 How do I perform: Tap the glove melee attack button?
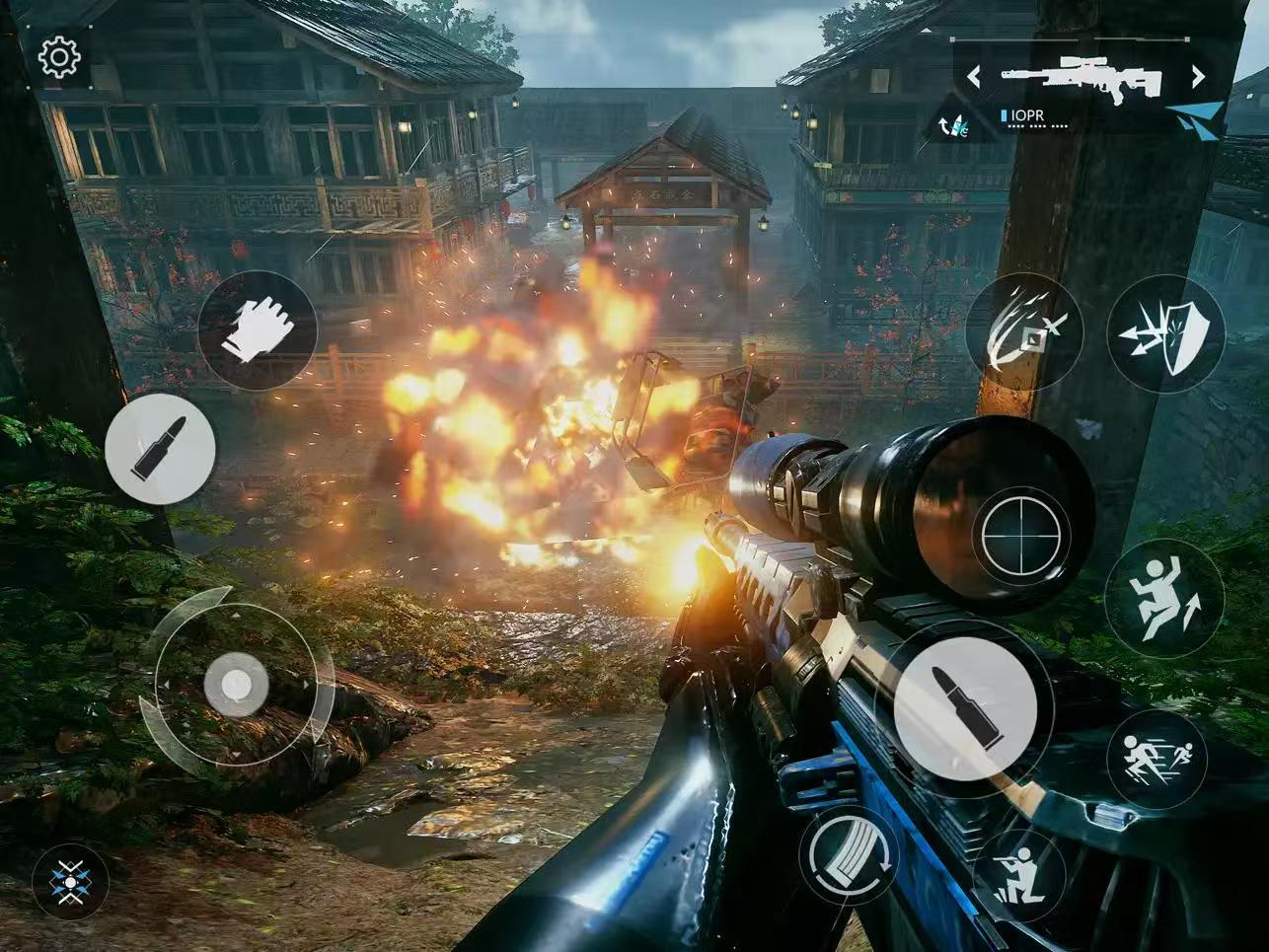[x=257, y=330]
